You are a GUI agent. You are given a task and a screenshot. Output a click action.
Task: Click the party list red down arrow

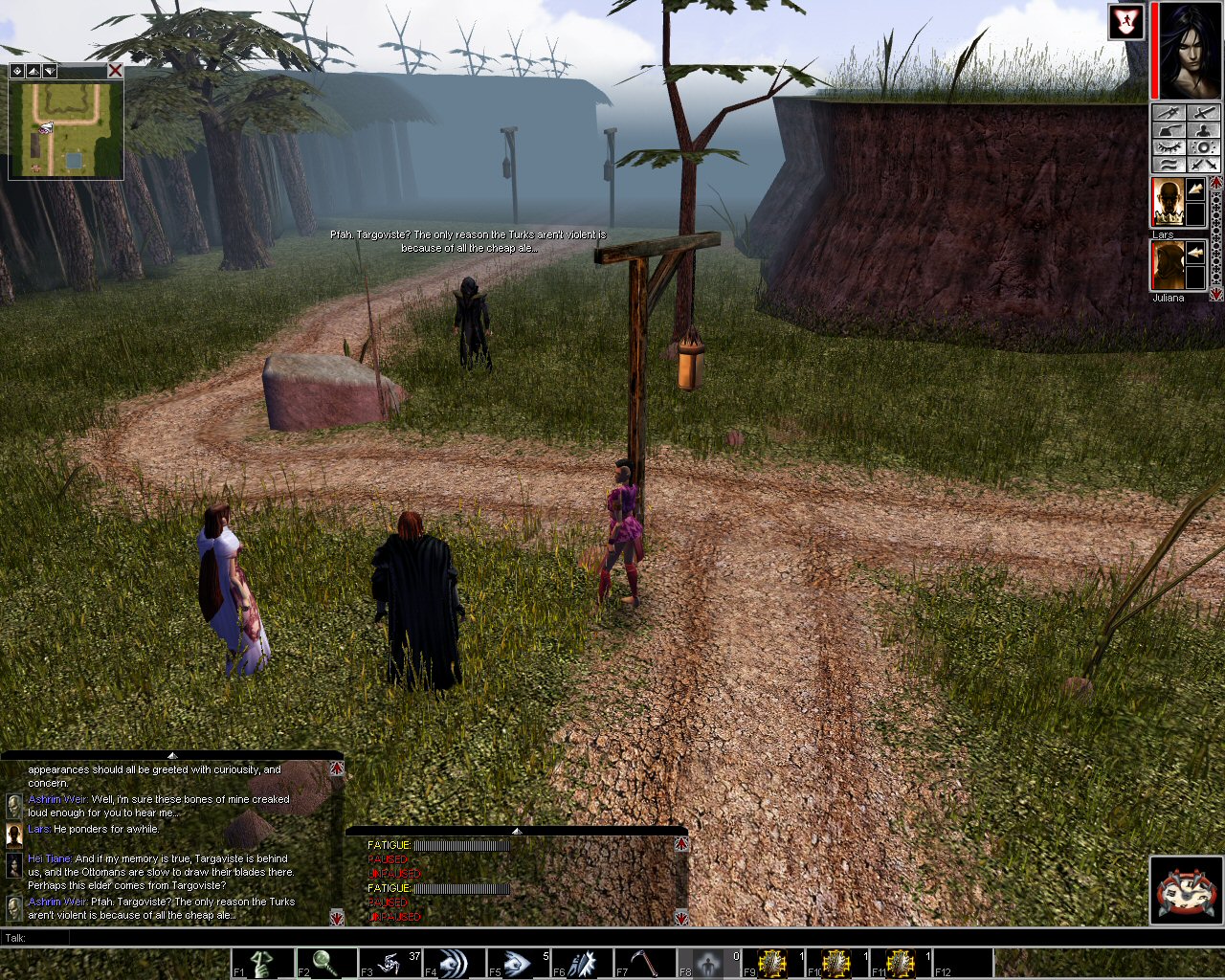click(x=1216, y=295)
